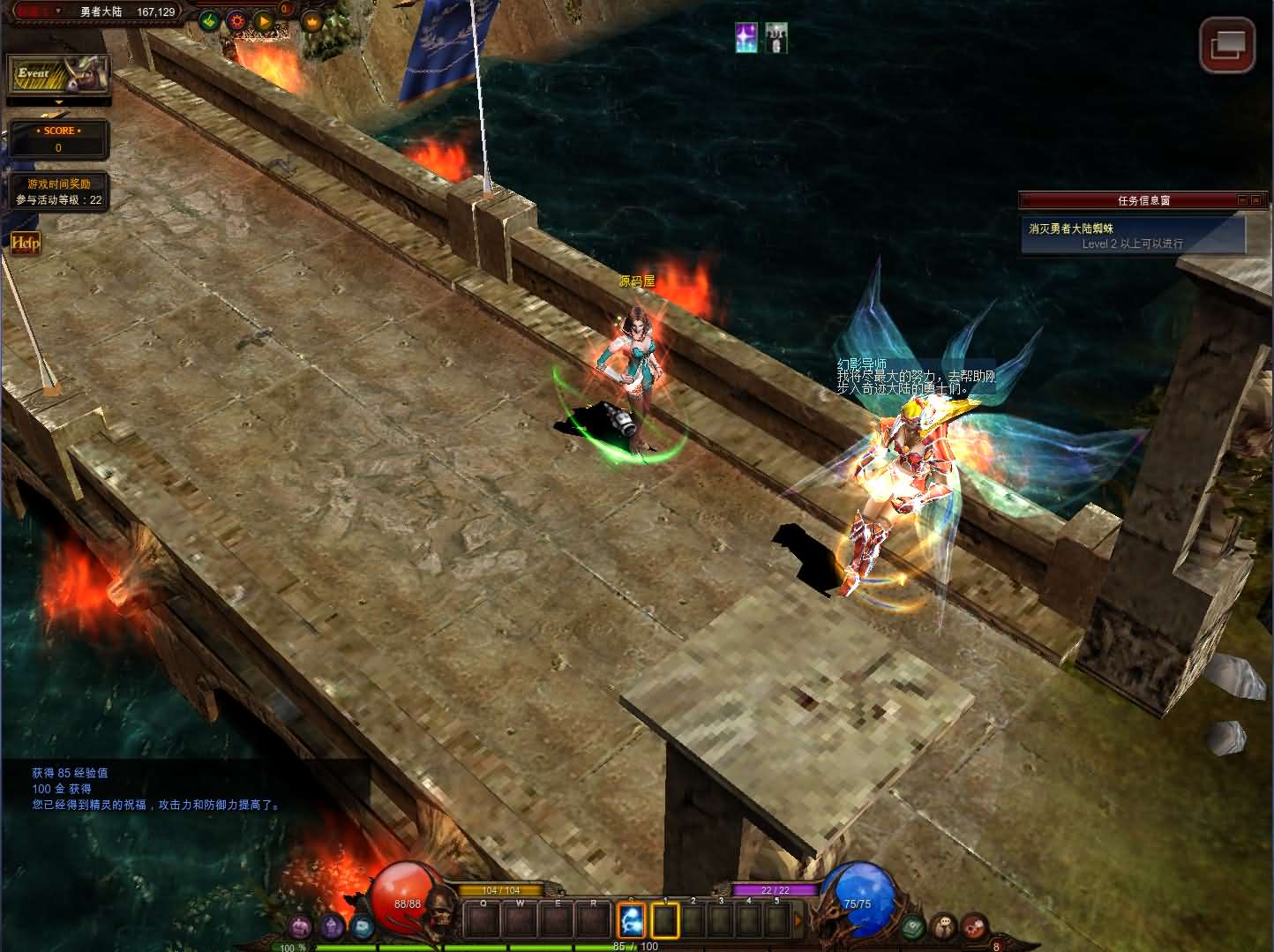Minimize the 任务信息窗 quest panel
This screenshot has height=952, width=1274.
click(1242, 200)
